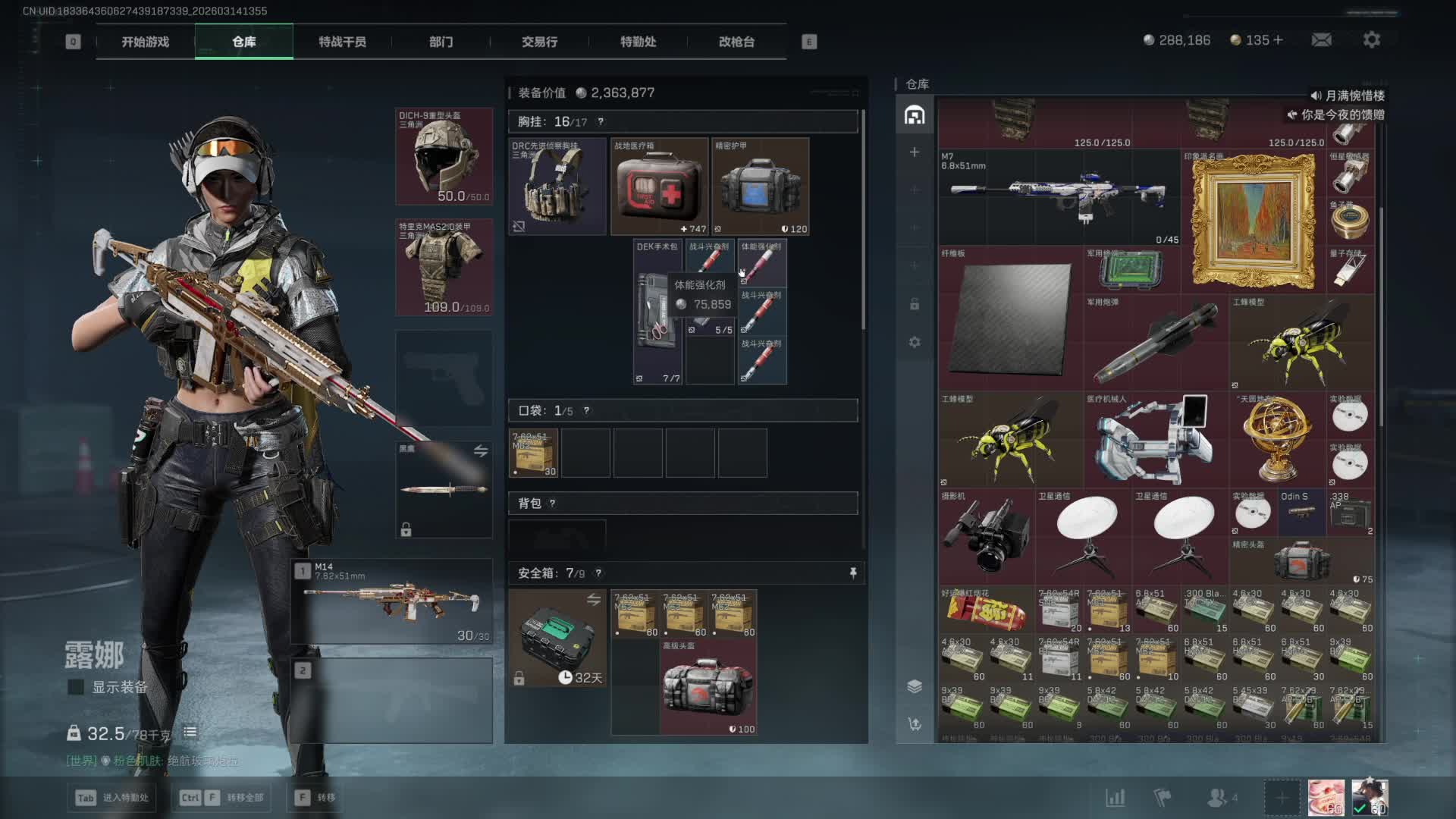Go to the 部门 tab
Image resolution: width=1456 pixels, height=819 pixels.
[441, 42]
